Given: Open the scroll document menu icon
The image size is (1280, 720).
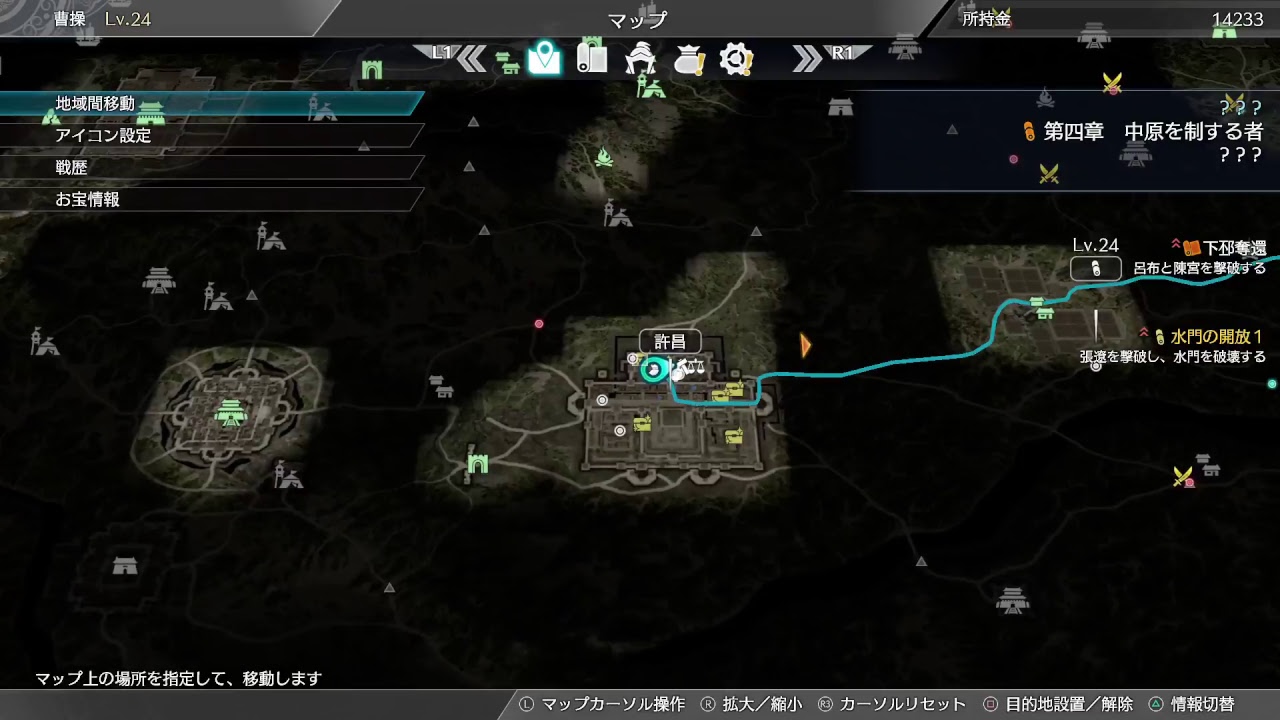Looking at the screenshot, I should [593, 58].
